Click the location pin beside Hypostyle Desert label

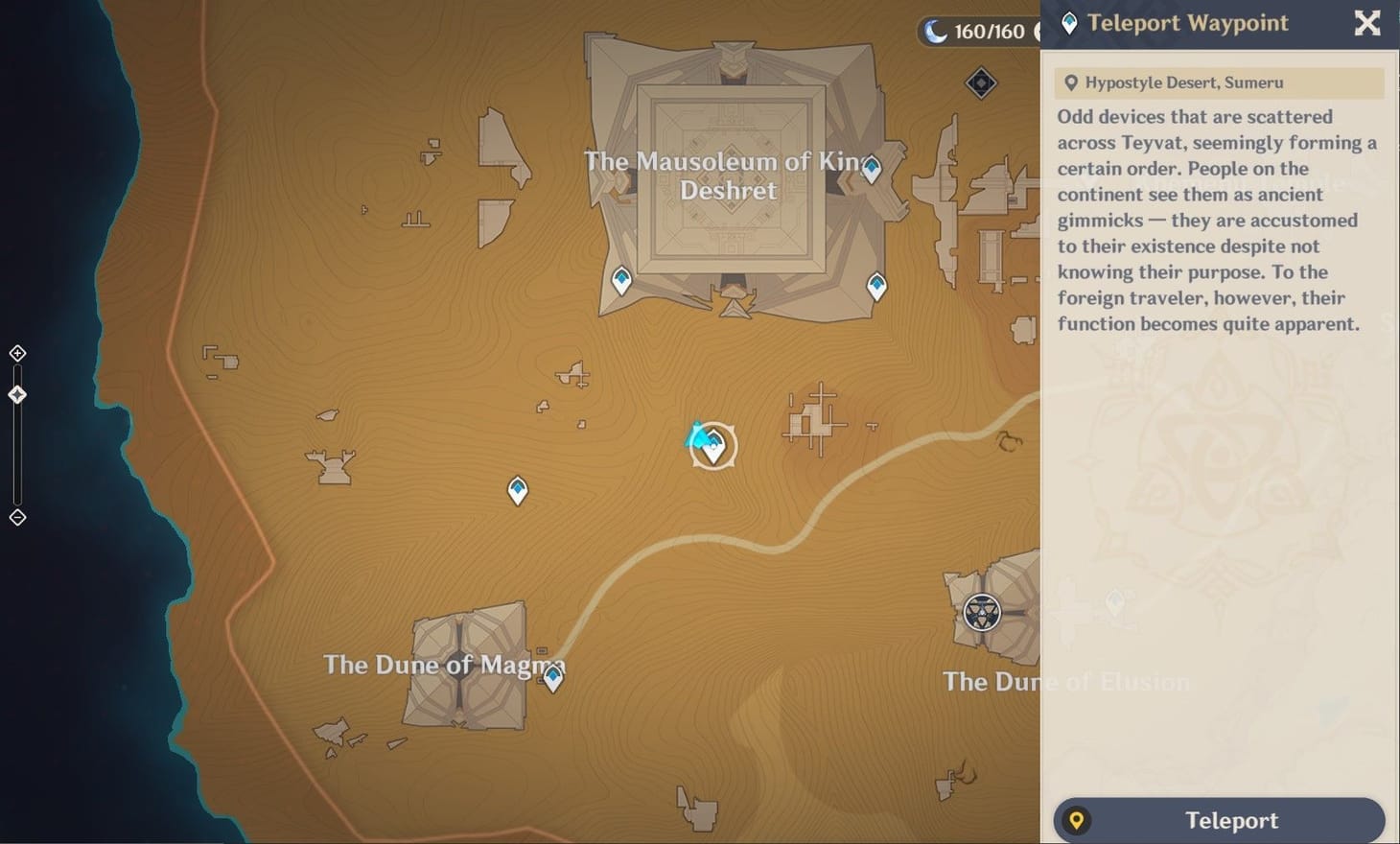[x=1071, y=82]
